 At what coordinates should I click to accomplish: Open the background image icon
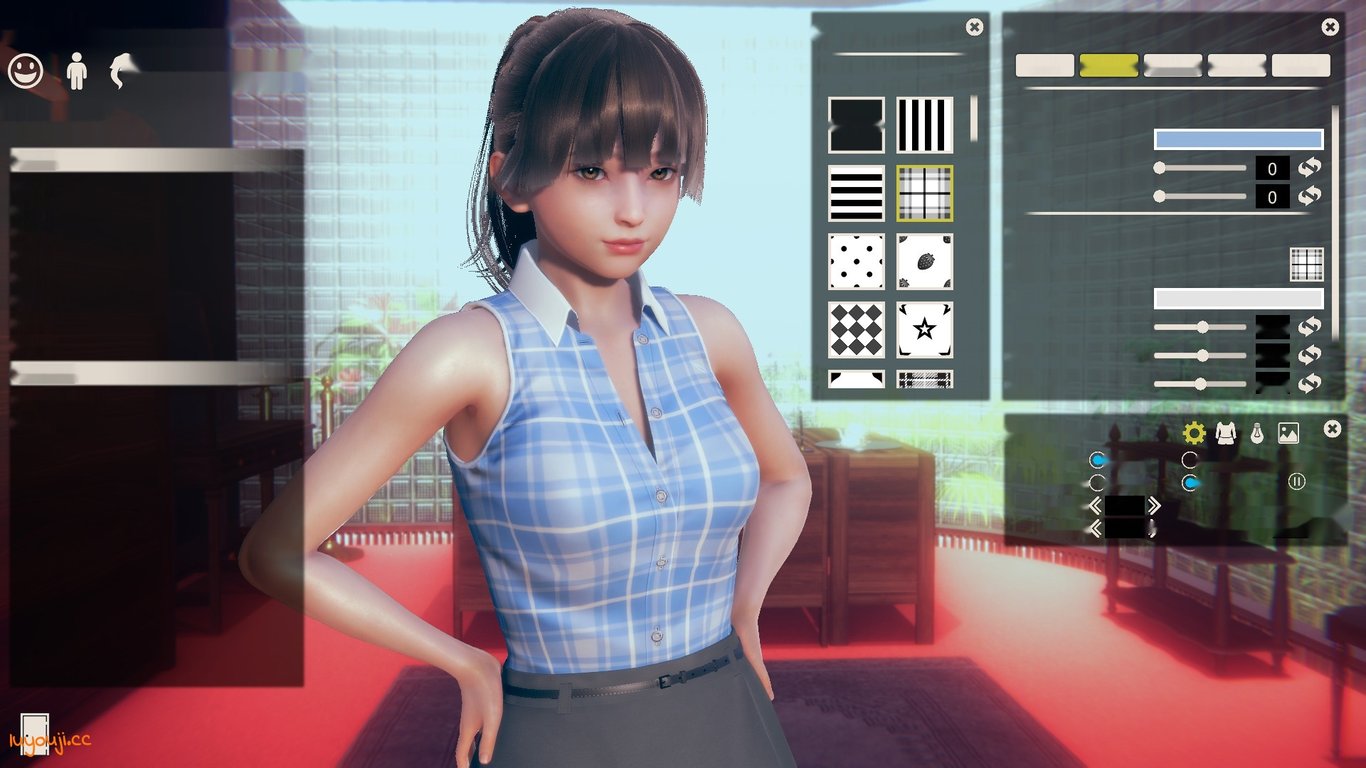pyautogui.click(x=1289, y=431)
